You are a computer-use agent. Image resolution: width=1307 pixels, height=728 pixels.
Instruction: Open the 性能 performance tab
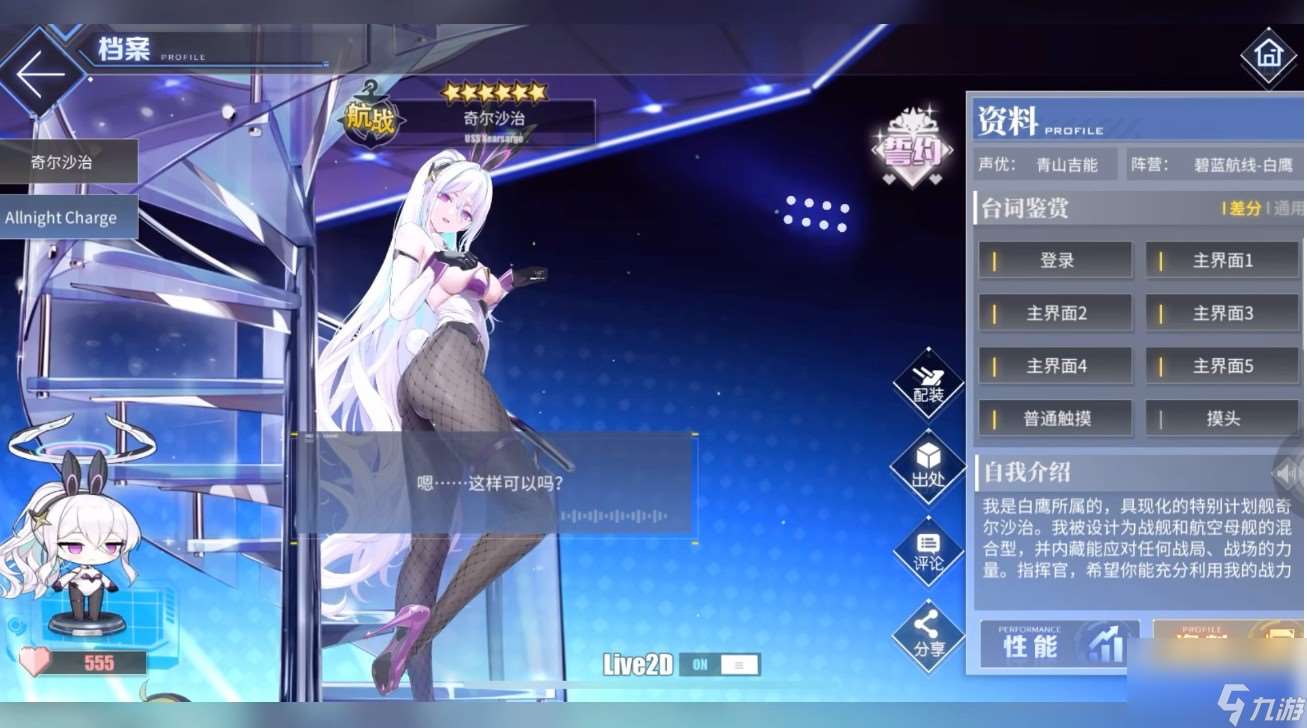pos(1058,645)
